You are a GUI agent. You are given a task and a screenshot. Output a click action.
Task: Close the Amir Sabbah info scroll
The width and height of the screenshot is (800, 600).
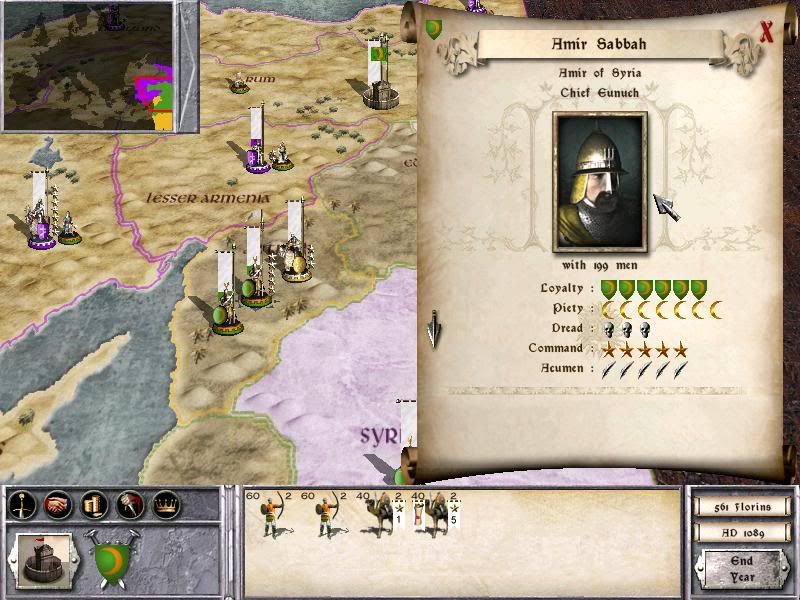click(x=766, y=31)
